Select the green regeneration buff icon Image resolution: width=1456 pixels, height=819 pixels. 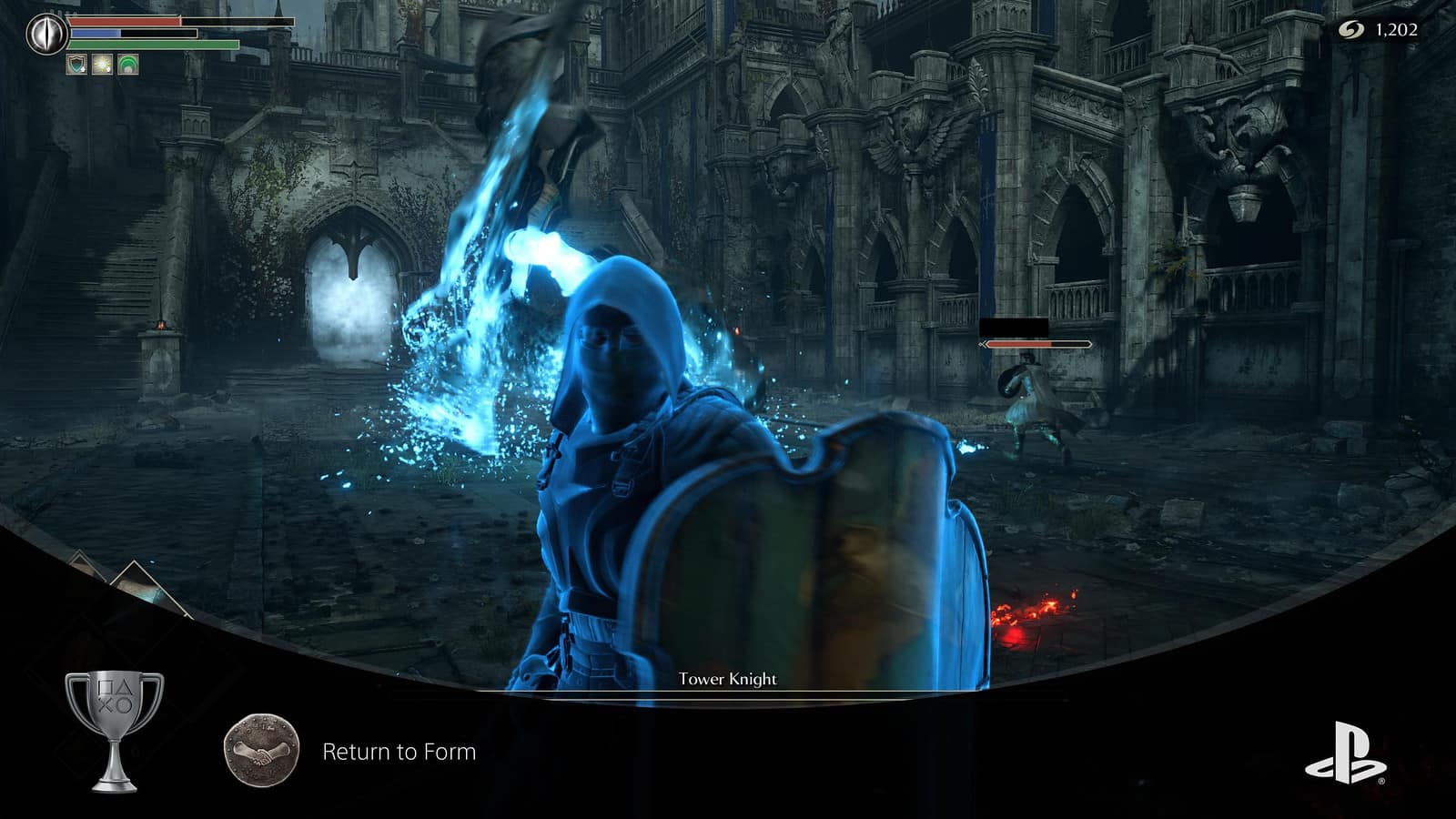(127, 64)
